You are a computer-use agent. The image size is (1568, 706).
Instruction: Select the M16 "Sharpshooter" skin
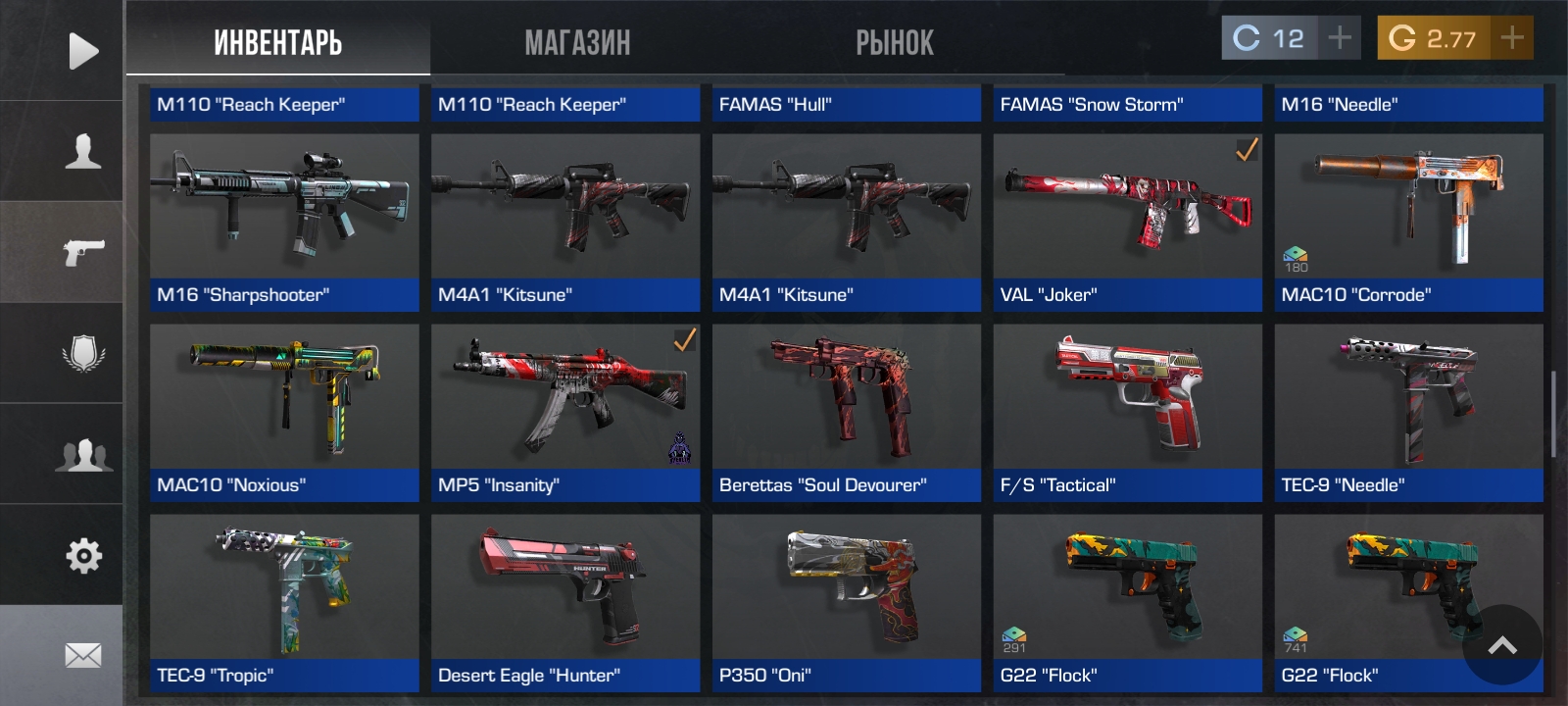(284, 222)
